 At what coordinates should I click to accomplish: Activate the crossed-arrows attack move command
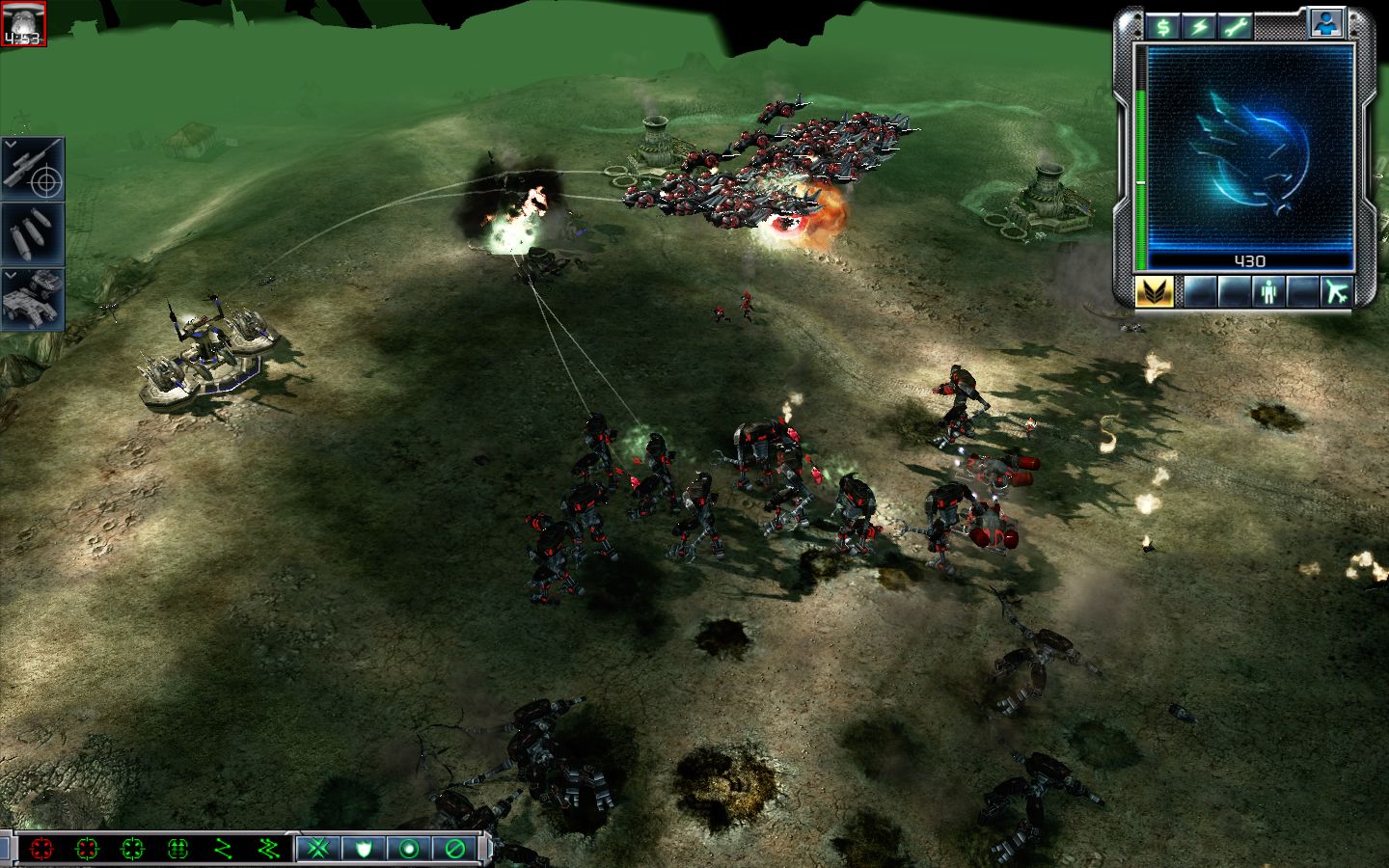pyautogui.click(x=319, y=849)
